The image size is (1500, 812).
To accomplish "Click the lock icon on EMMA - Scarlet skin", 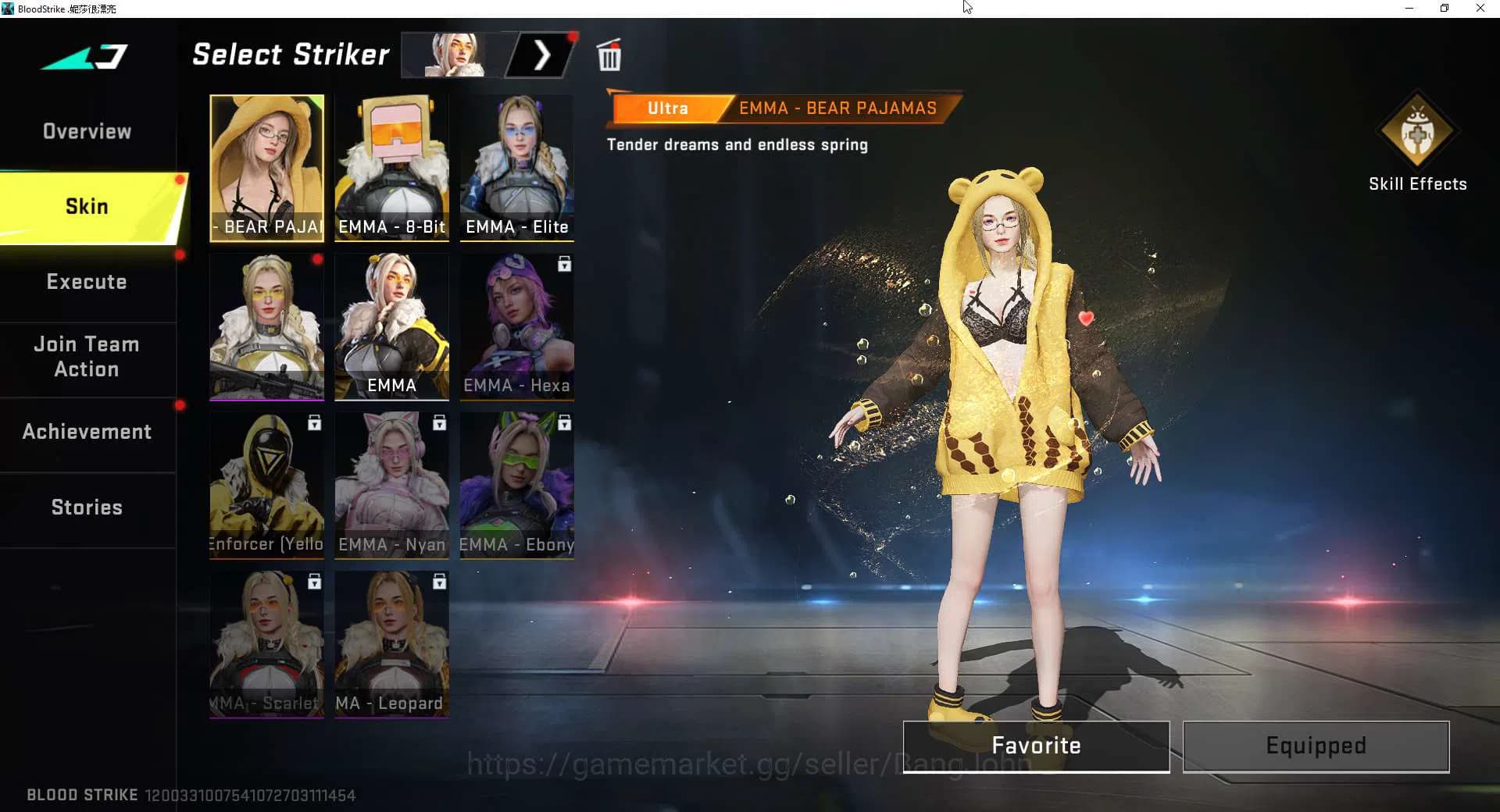I will coord(314,582).
